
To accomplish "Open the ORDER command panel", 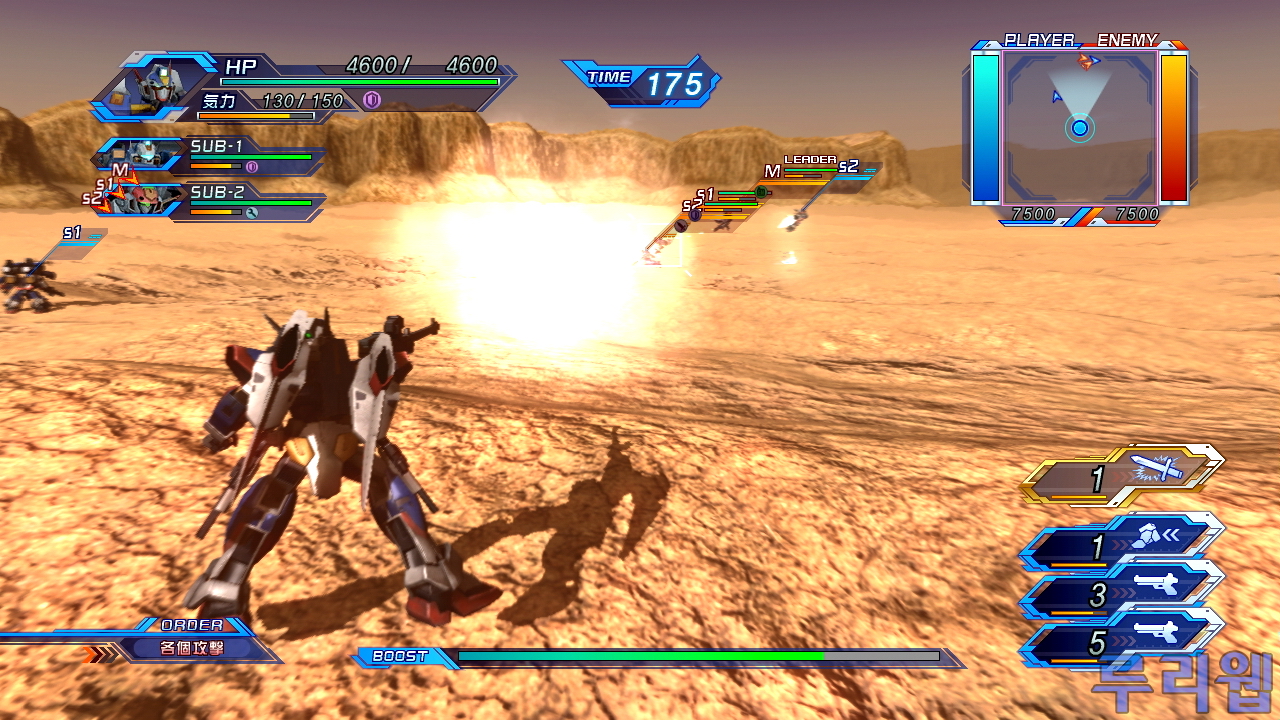I will point(190,640).
